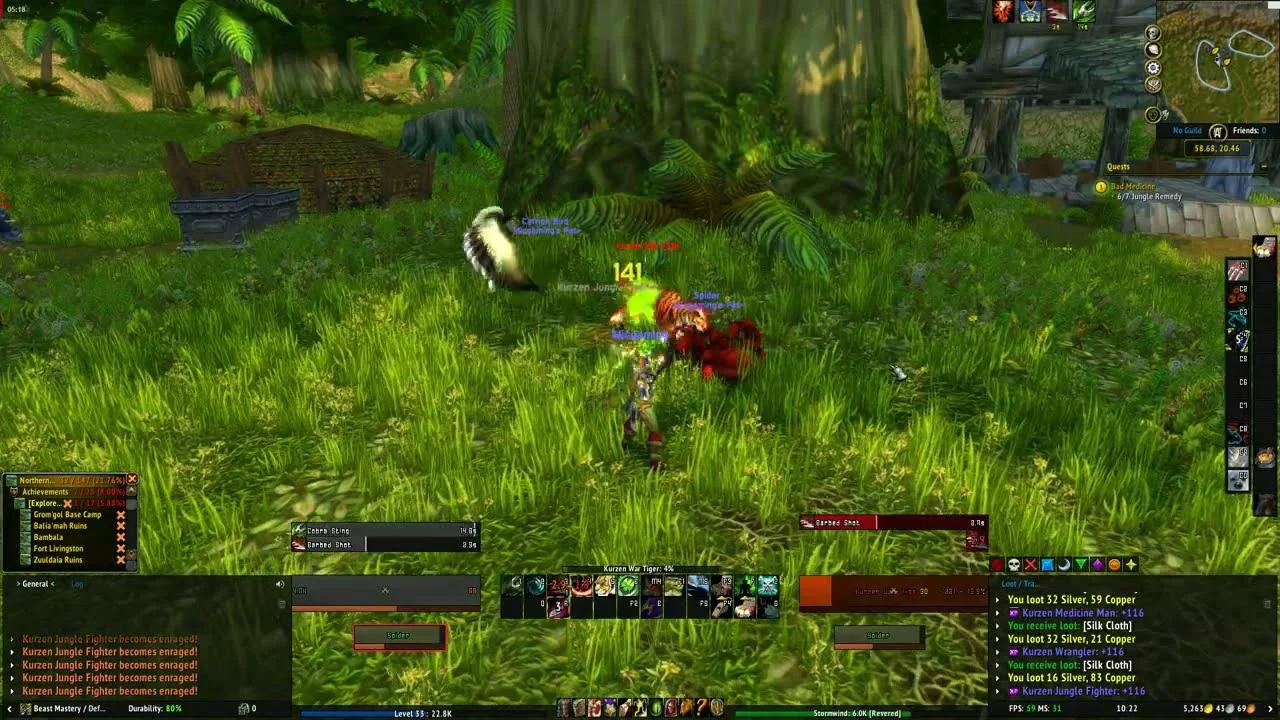Click the crescent moon raid marker

[x=1064, y=563]
